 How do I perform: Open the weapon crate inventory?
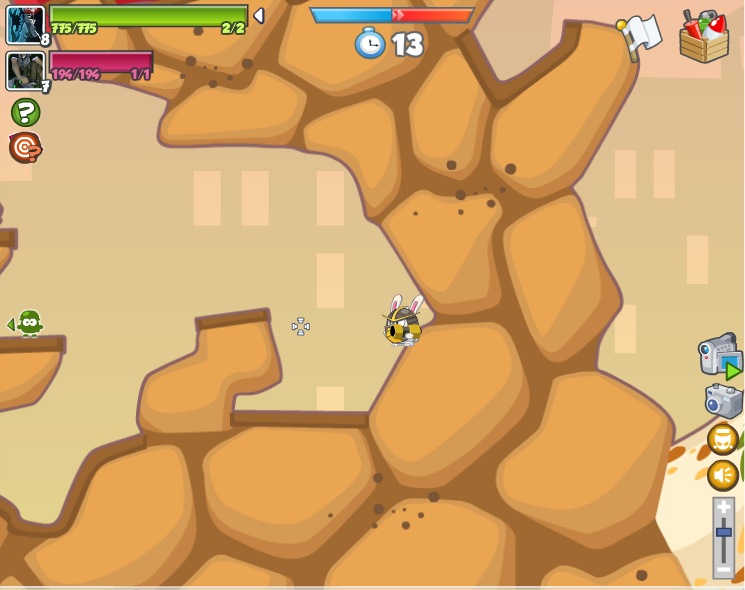[x=704, y=37]
